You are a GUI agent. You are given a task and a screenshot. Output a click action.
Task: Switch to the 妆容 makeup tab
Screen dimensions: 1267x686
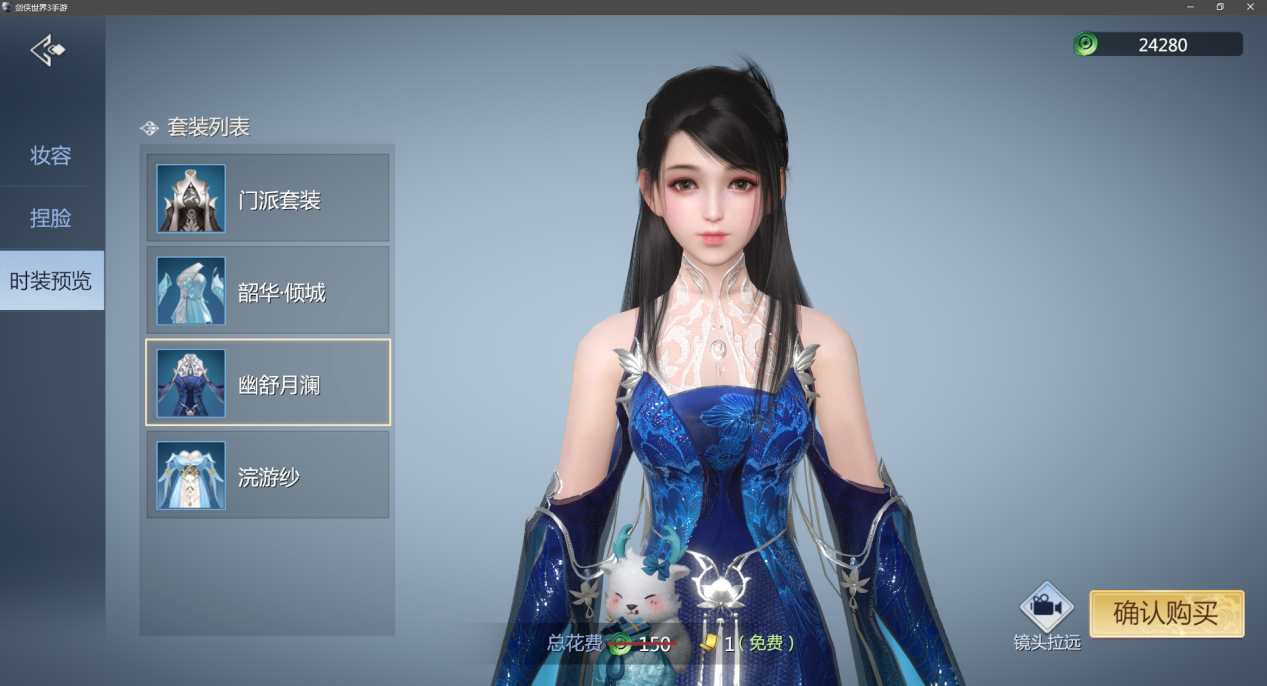coord(51,156)
